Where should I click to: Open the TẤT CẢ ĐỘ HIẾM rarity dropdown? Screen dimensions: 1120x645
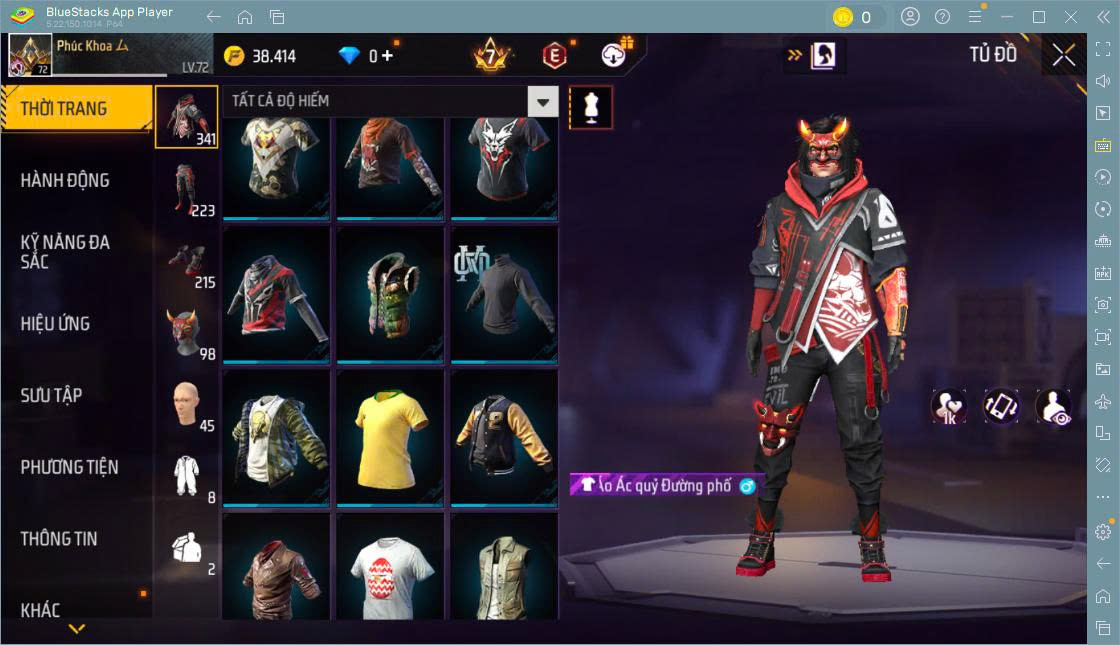click(x=543, y=101)
